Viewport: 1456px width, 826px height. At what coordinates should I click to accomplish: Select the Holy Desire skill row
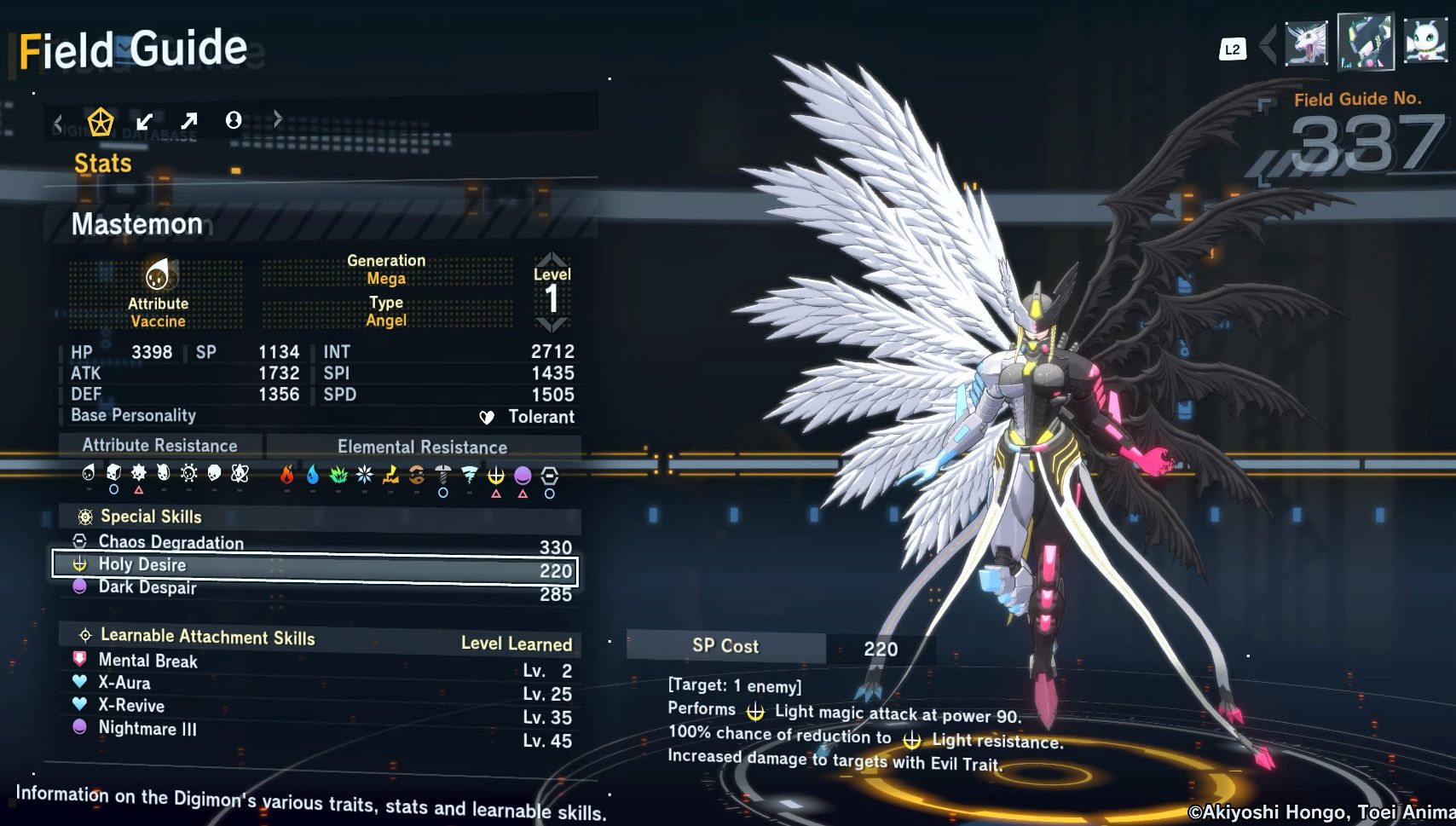pos(315,567)
